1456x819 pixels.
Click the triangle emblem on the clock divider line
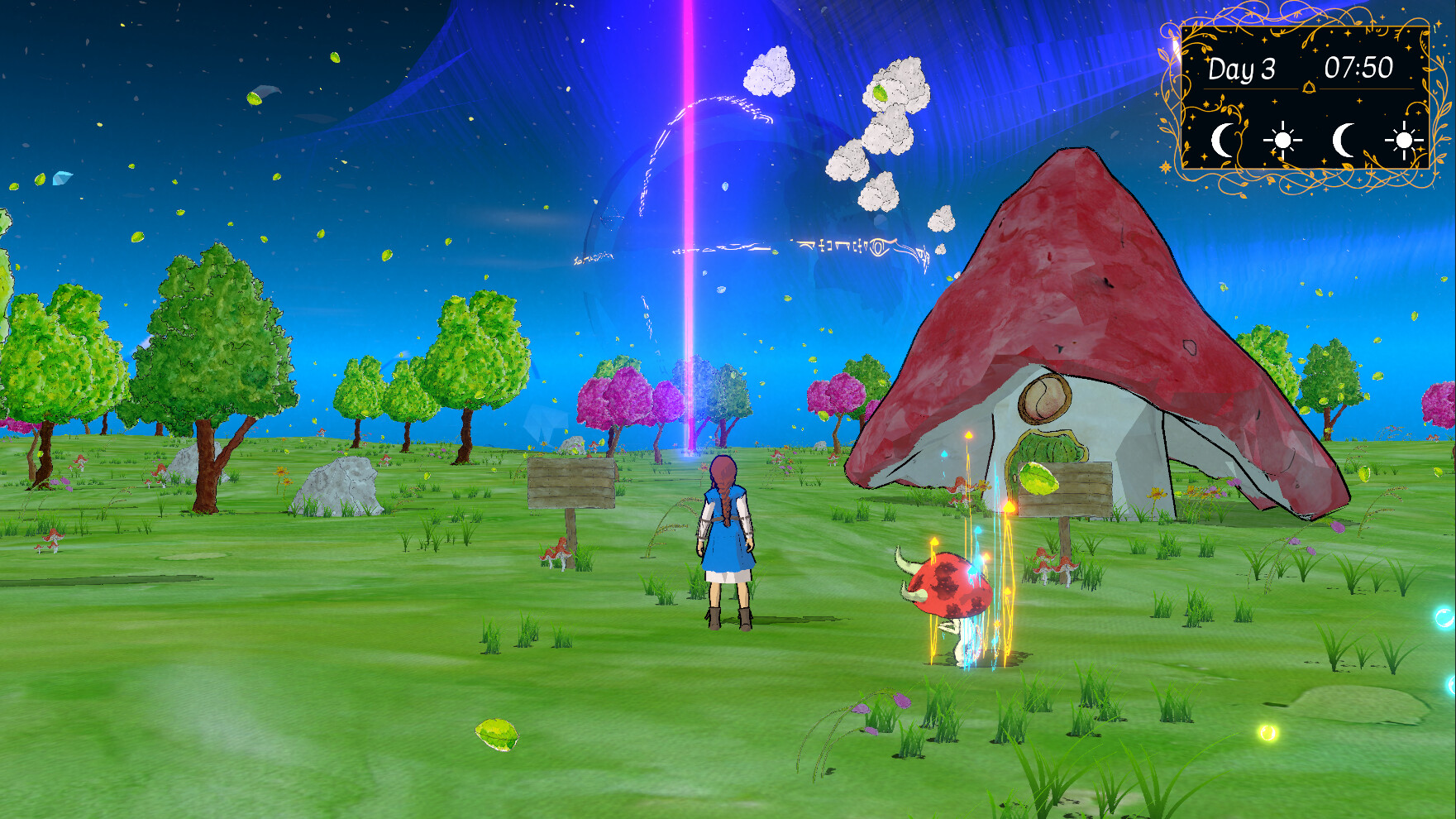click(1309, 88)
